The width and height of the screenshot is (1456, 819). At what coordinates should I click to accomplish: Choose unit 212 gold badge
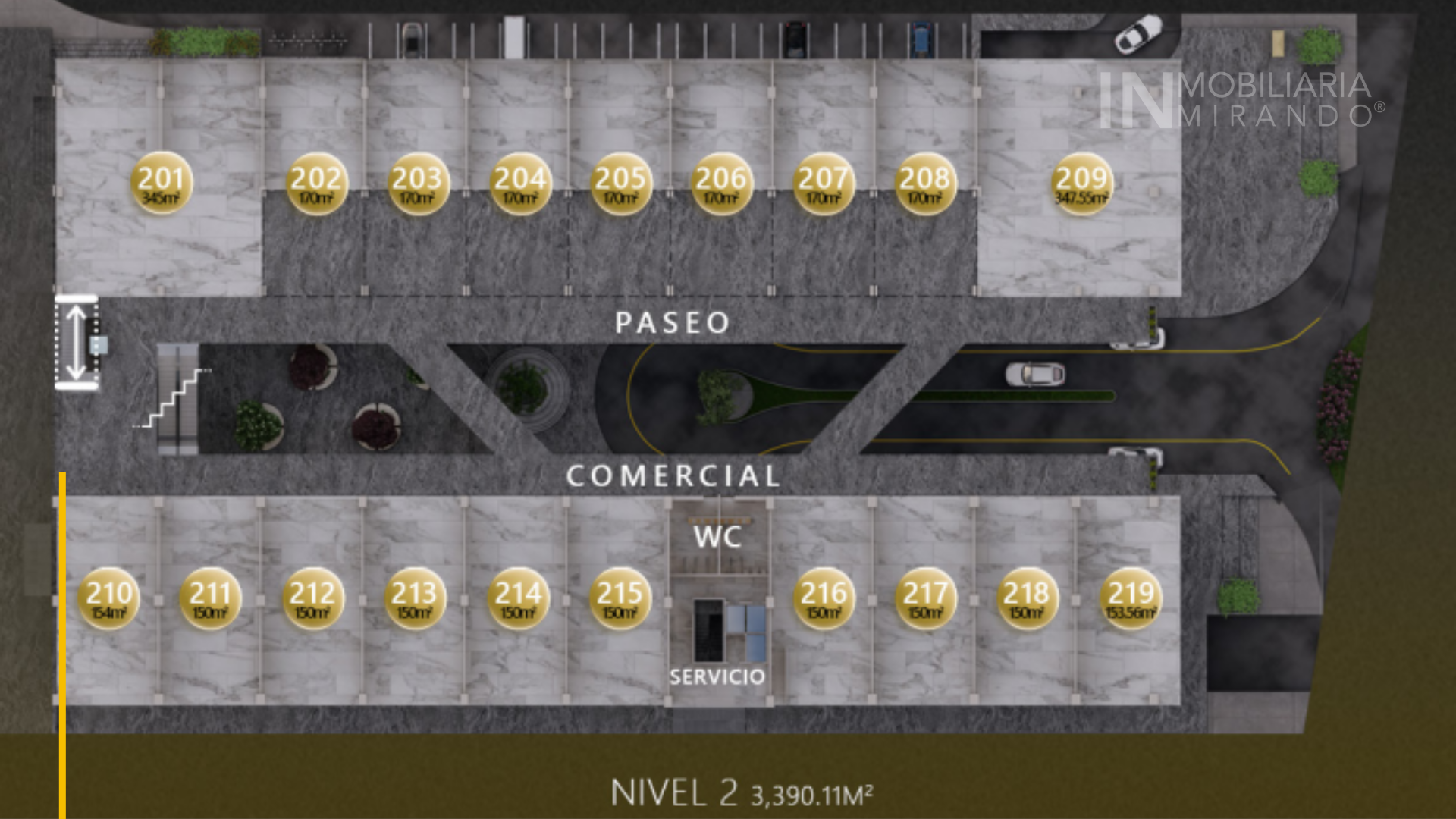[312, 598]
